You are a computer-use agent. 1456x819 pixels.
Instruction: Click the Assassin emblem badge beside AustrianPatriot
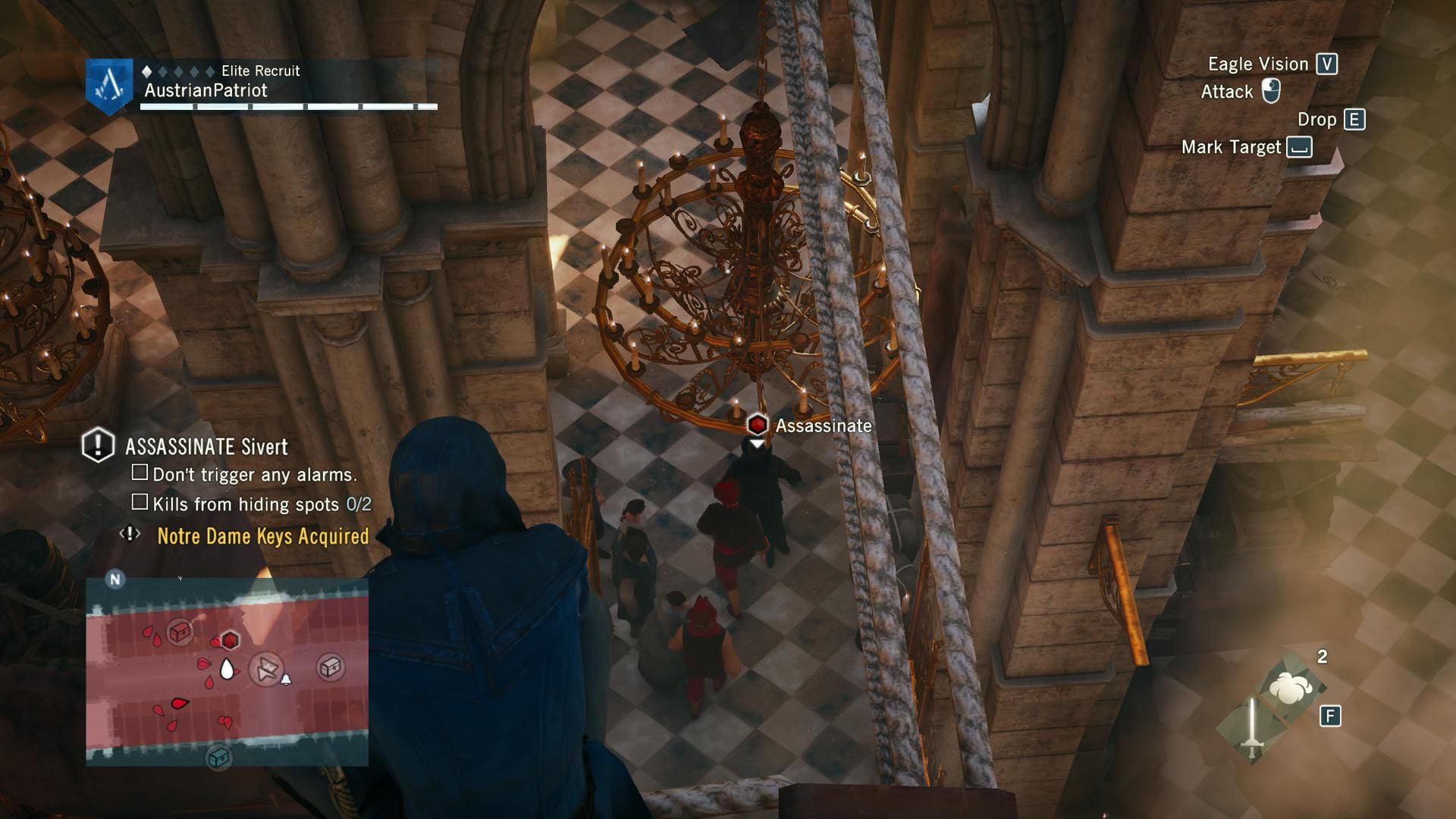click(109, 85)
